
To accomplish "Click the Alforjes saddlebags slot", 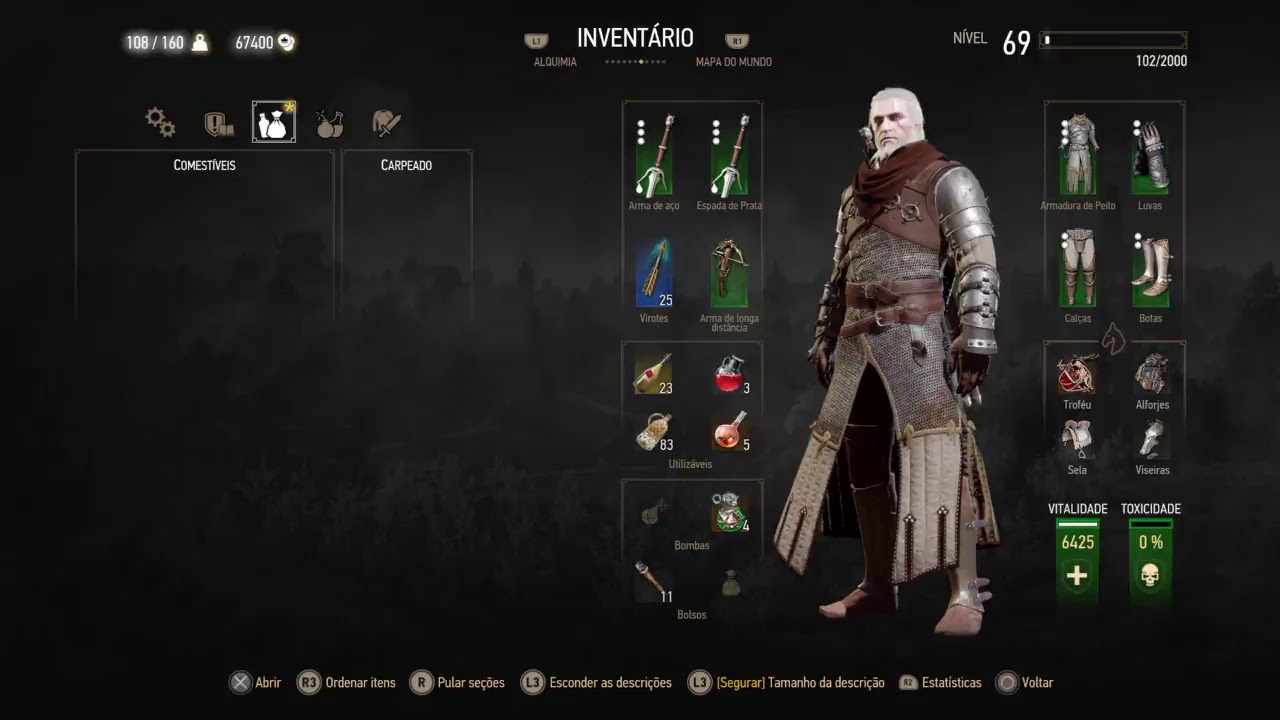I will click(1151, 375).
